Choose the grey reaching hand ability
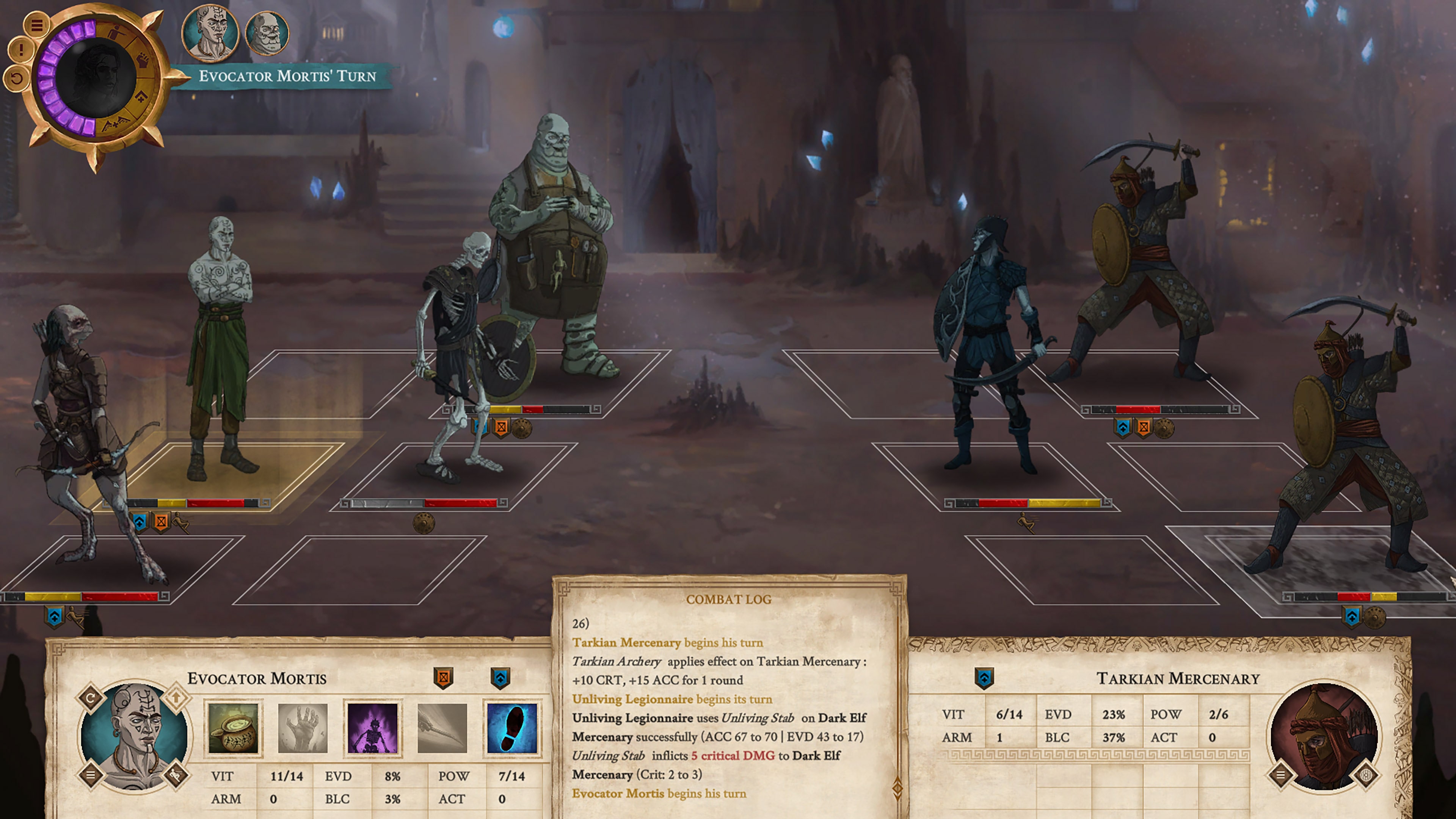1456x819 pixels. tap(303, 728)
